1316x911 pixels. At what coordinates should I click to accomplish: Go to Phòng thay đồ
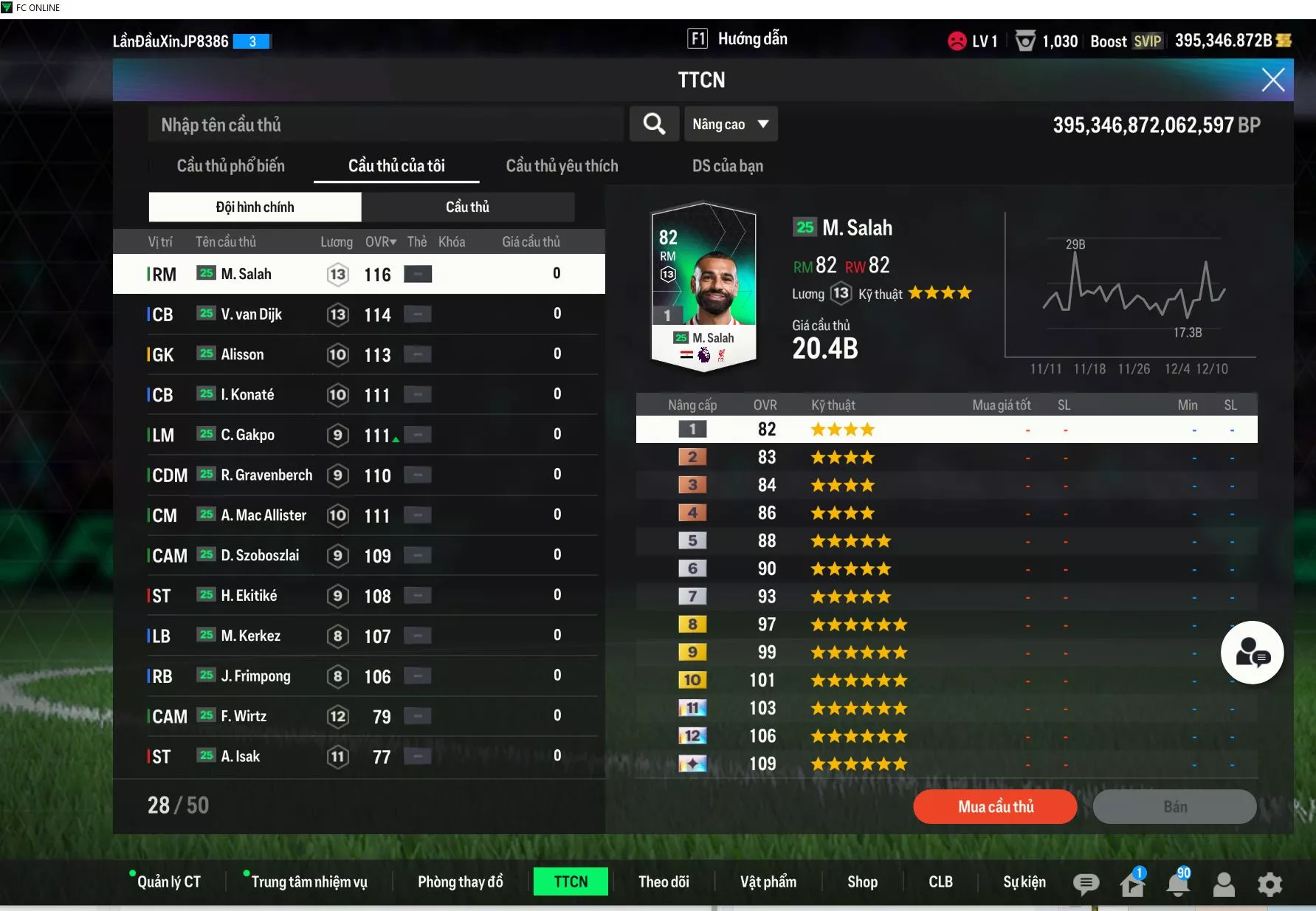pos(460,882)
